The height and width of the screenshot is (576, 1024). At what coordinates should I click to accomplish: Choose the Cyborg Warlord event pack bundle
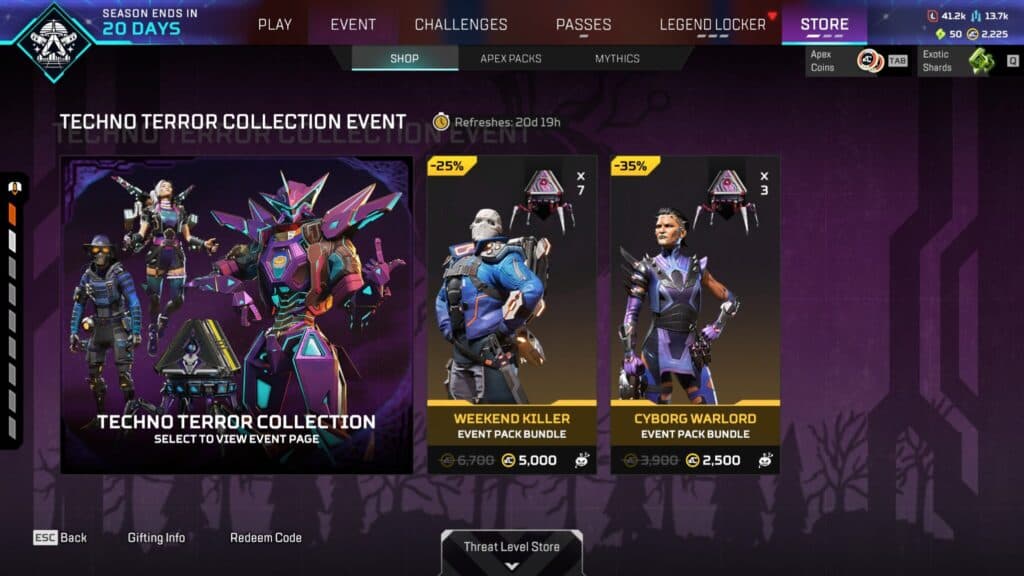click(x=696, y=314)
